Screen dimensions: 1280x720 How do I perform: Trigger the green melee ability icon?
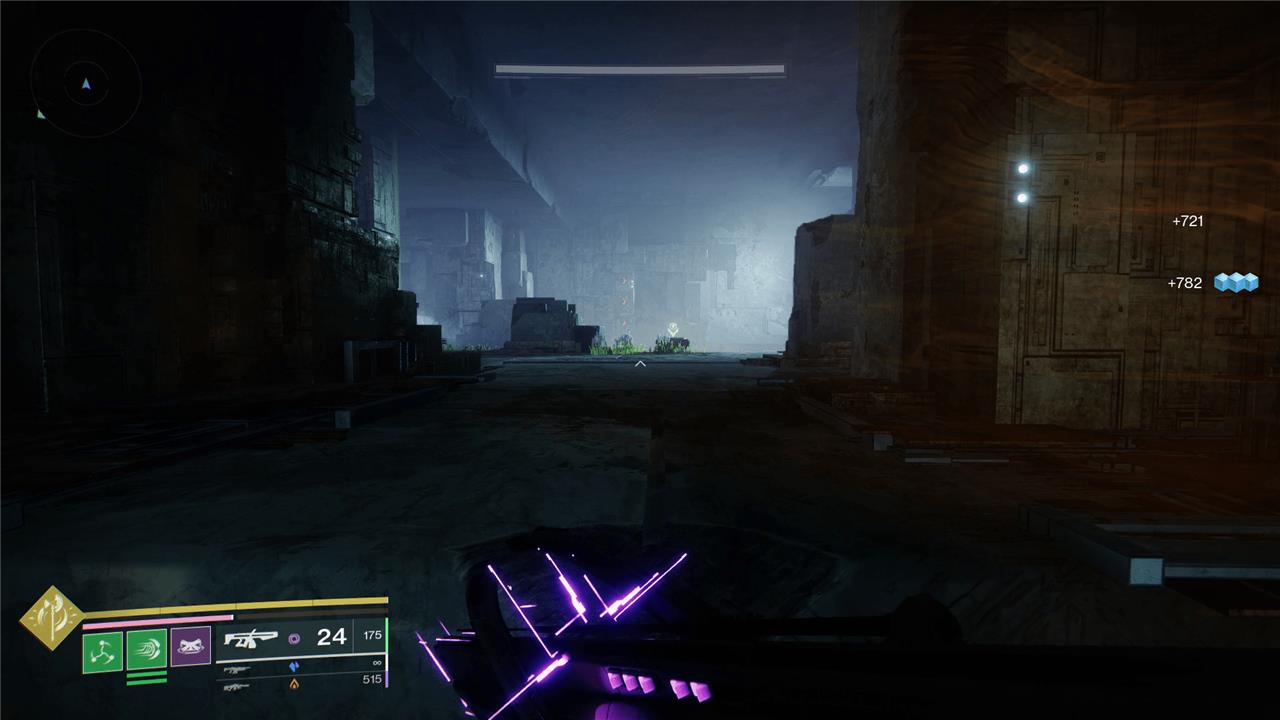(x=146, y=650)
